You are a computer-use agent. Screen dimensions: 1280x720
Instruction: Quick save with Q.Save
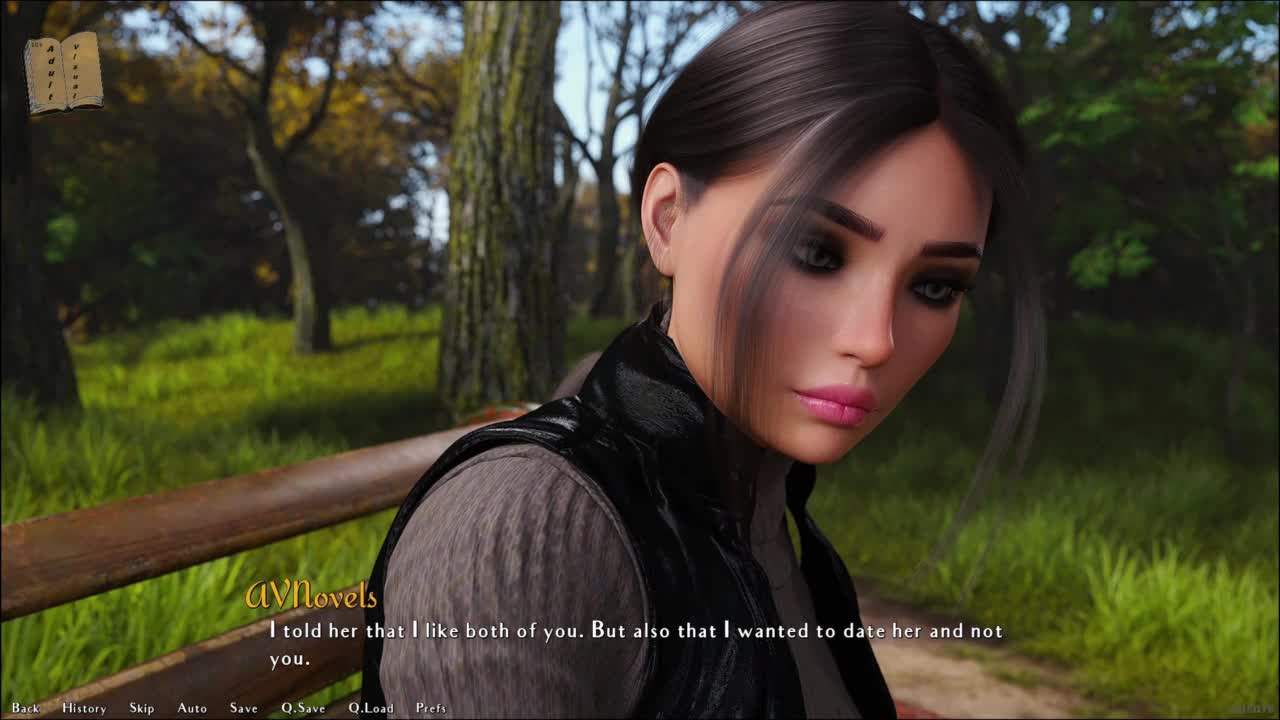coord(303,708)
